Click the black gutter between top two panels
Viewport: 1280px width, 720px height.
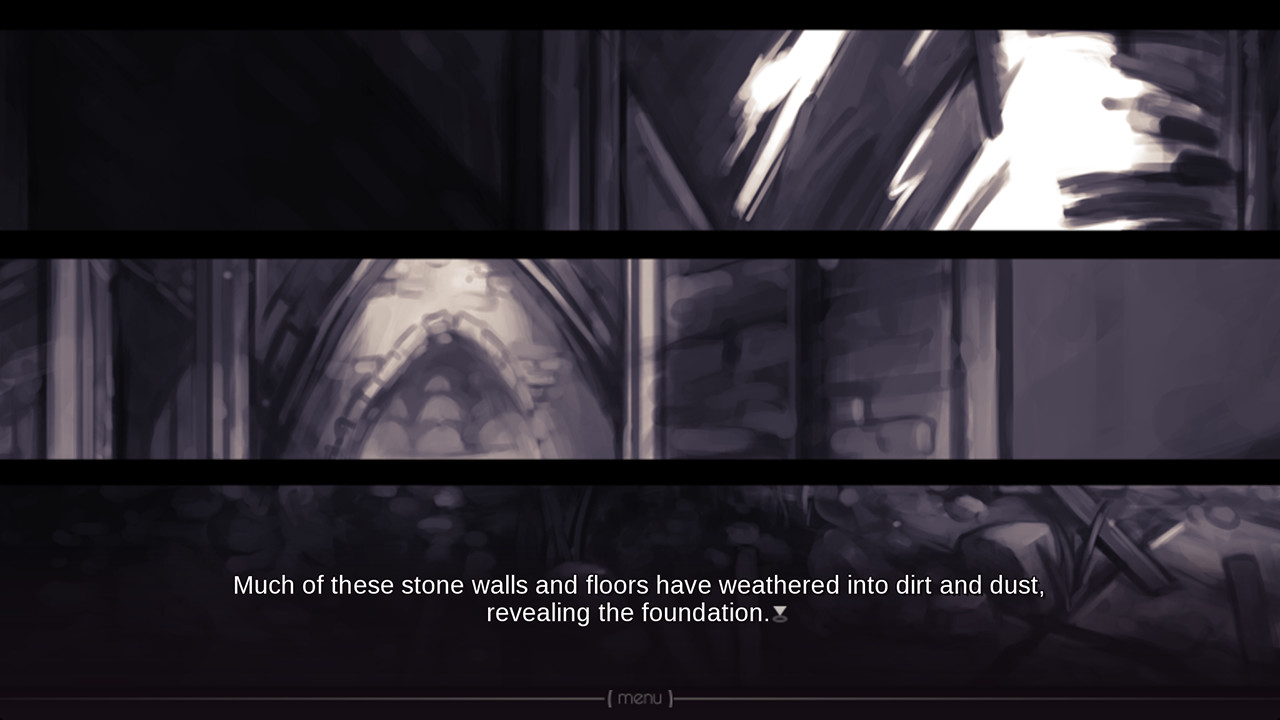(640, 239)
